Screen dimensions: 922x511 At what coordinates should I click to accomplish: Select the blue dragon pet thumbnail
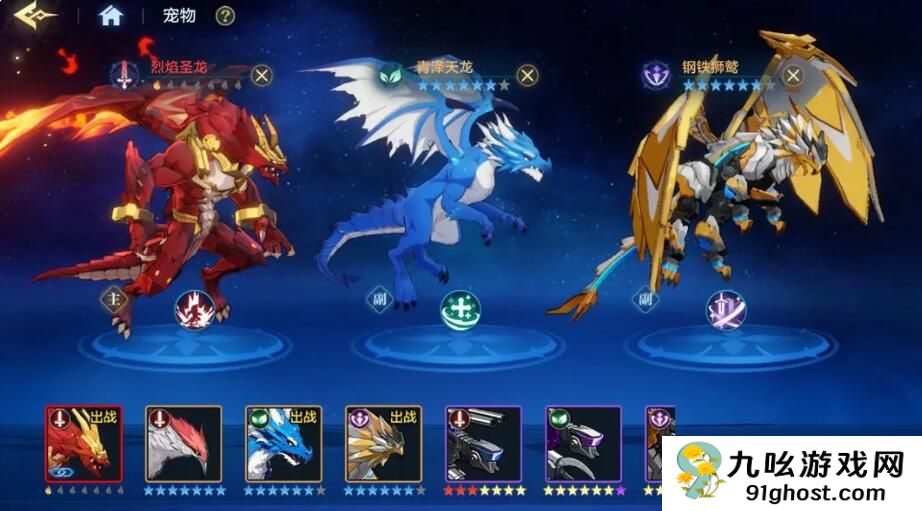point(284,443)
